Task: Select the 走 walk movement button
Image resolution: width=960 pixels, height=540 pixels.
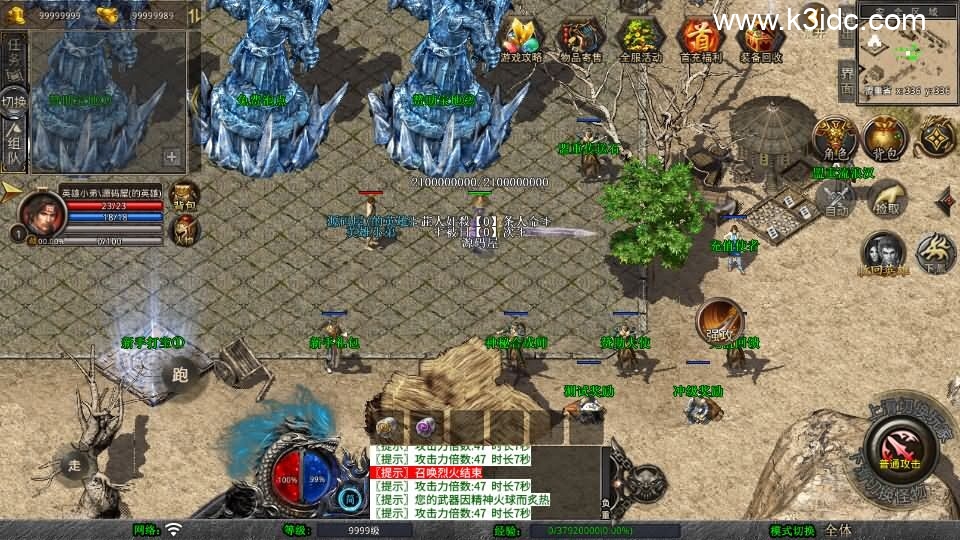Action: (x=76, y=465)
